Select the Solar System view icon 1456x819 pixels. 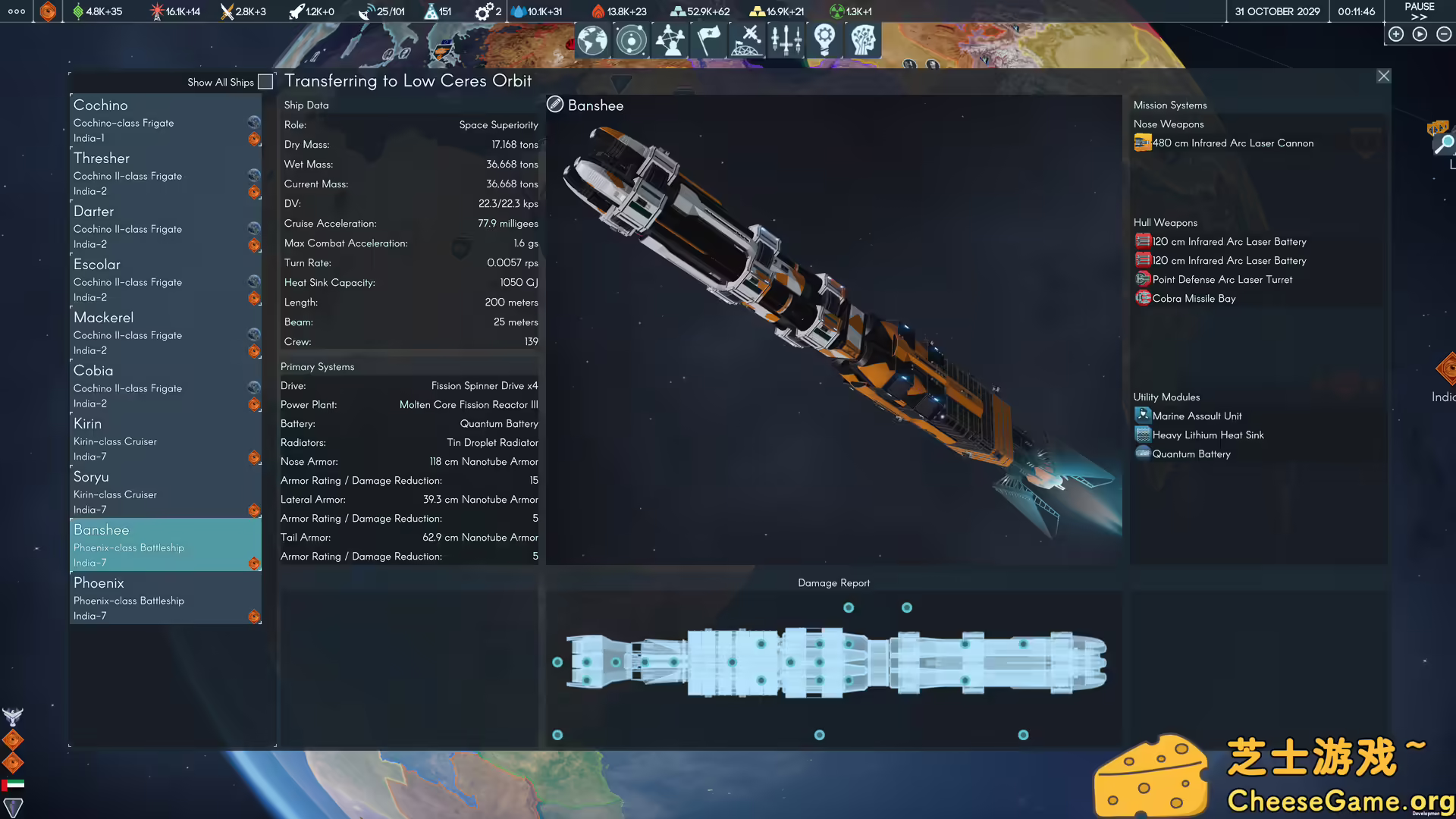pos(631,40)
